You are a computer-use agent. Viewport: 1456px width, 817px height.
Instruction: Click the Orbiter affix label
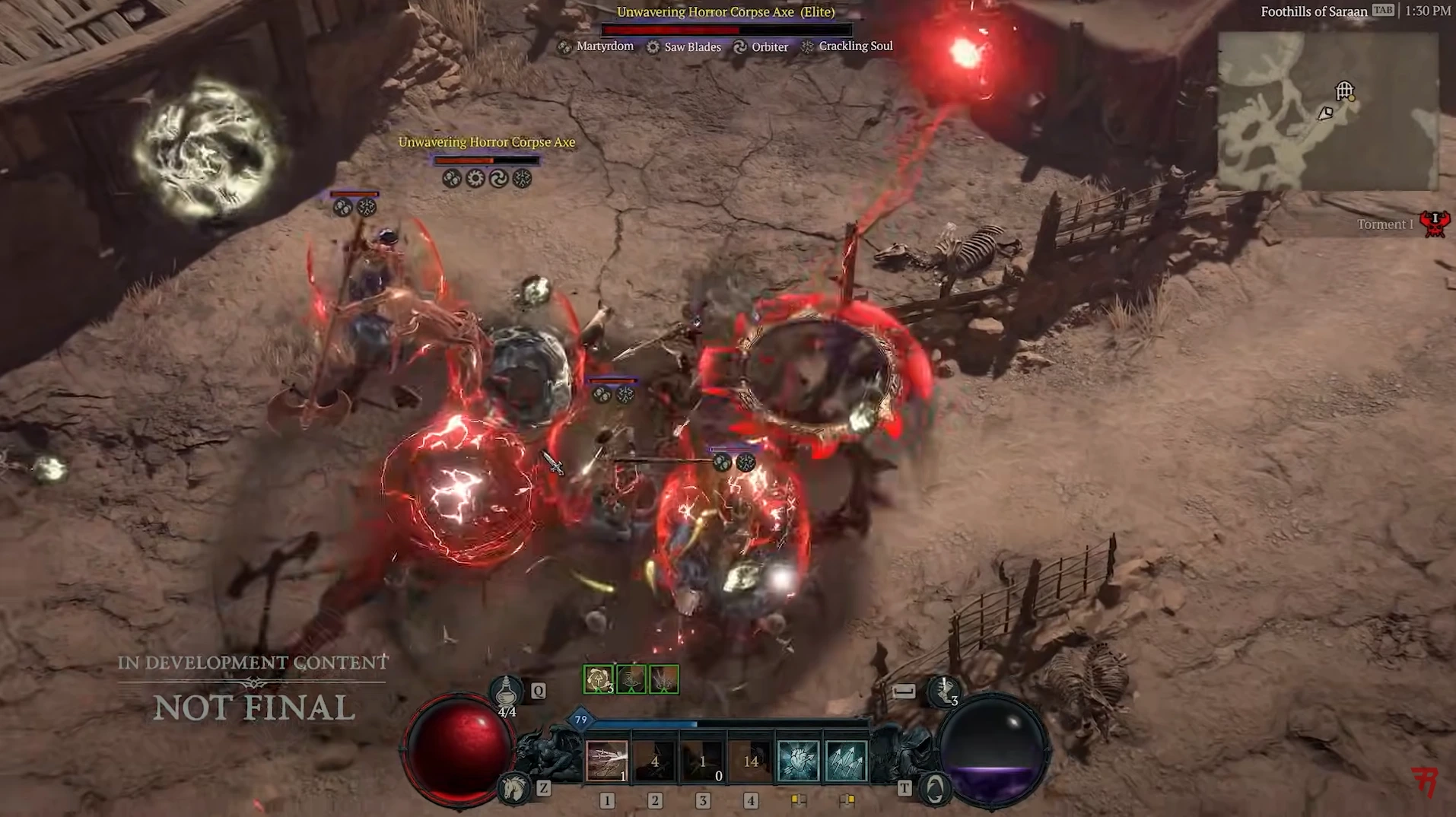(x=769, y=47)
